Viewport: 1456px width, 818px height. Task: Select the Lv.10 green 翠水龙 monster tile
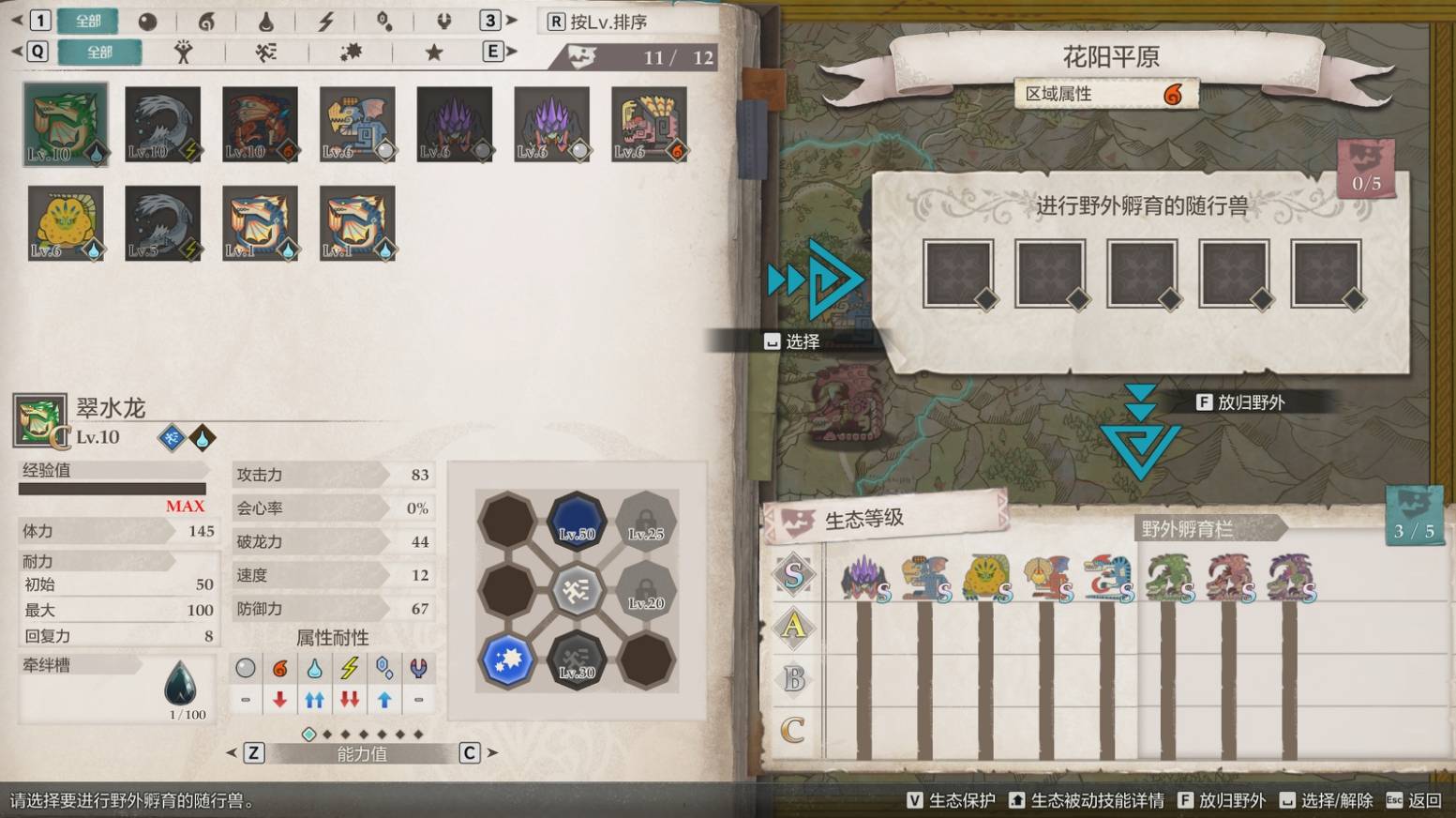[x=66, y=124]
